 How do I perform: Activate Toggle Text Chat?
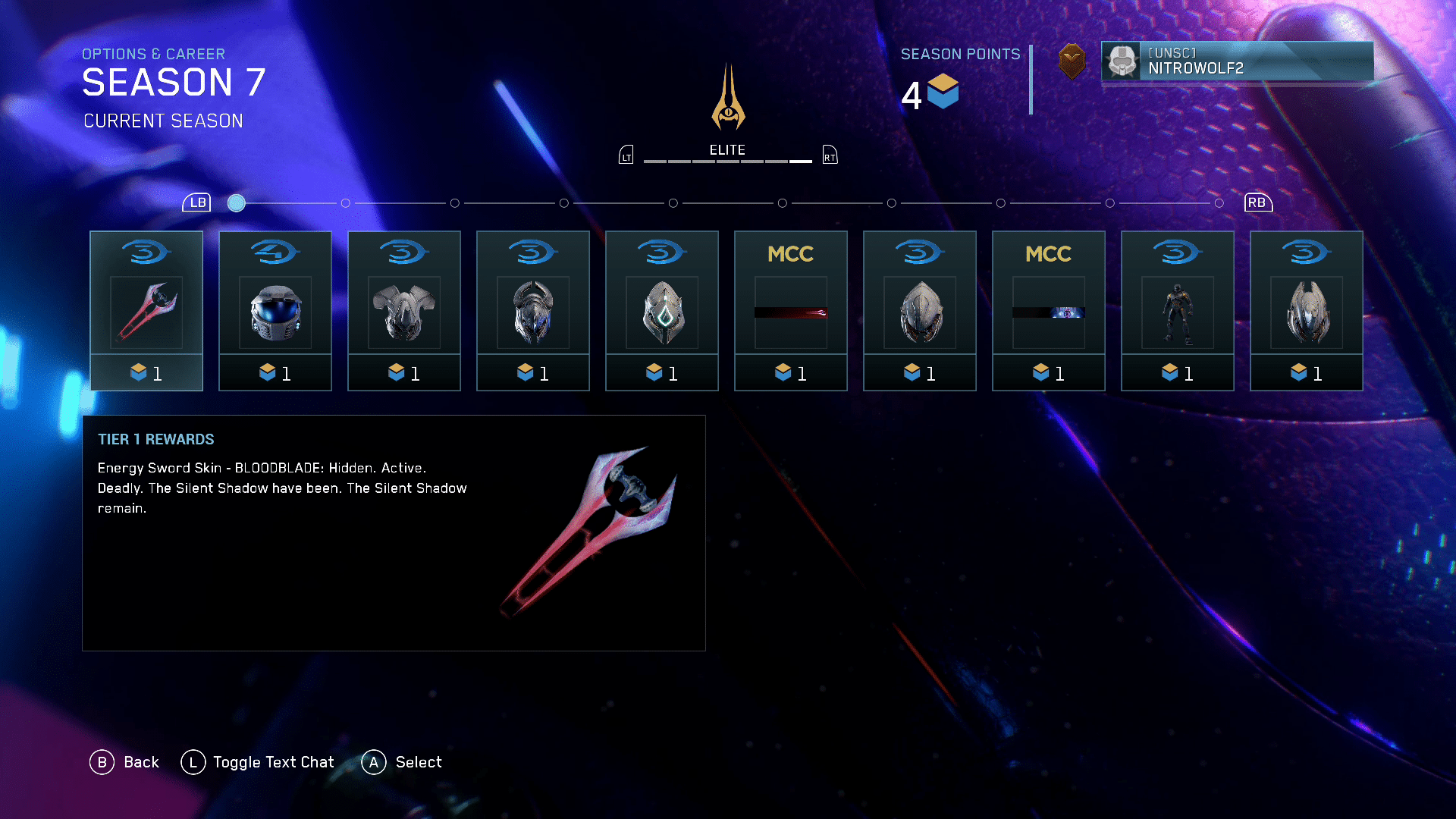click(x=258, y=762)
